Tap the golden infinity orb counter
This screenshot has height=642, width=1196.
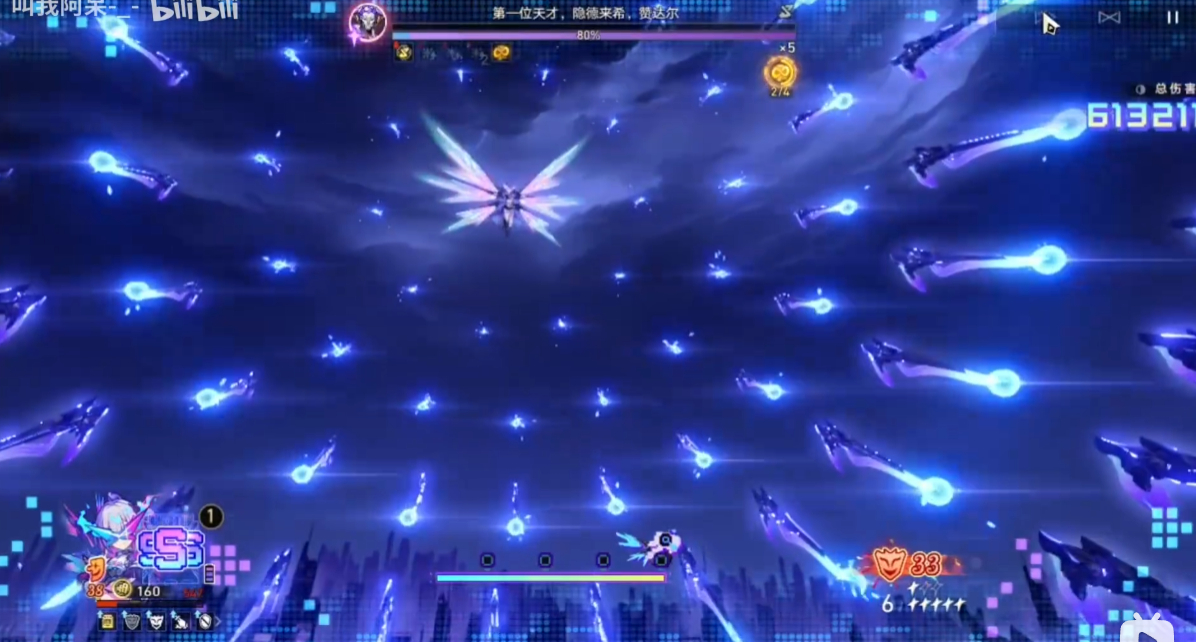pos(781,72)
